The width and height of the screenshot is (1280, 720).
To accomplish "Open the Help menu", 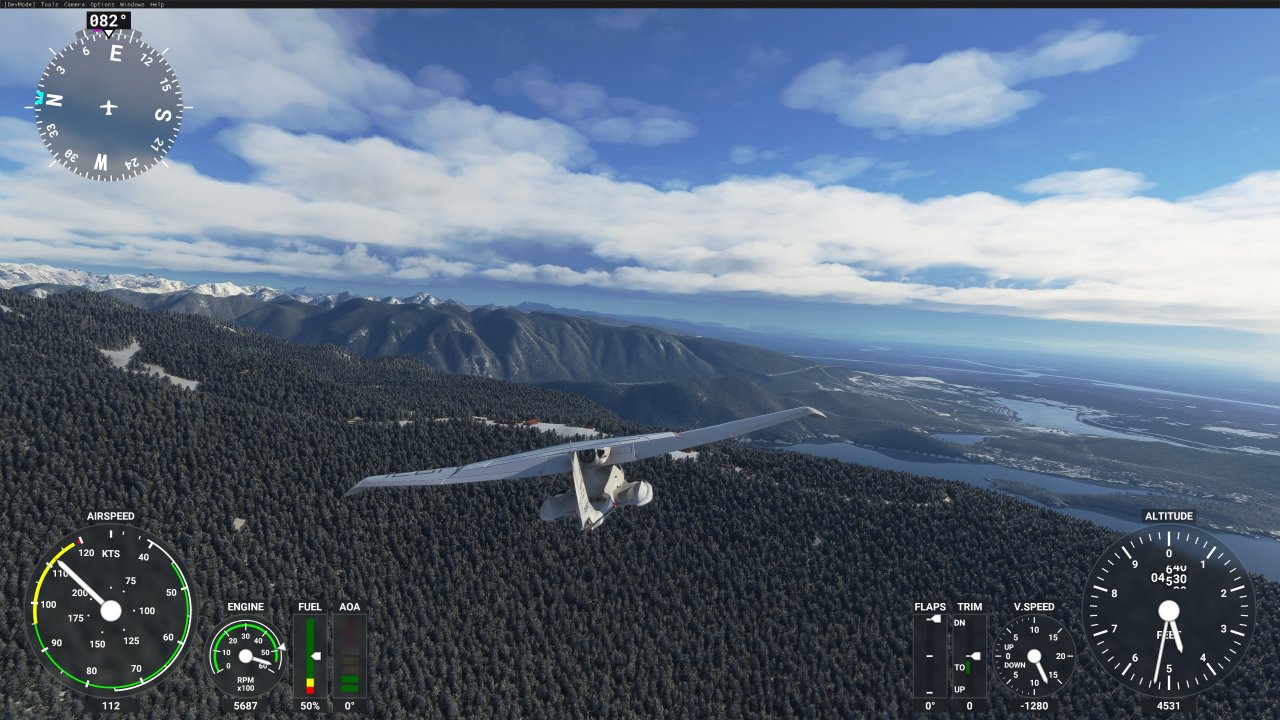I will [158, 4].
